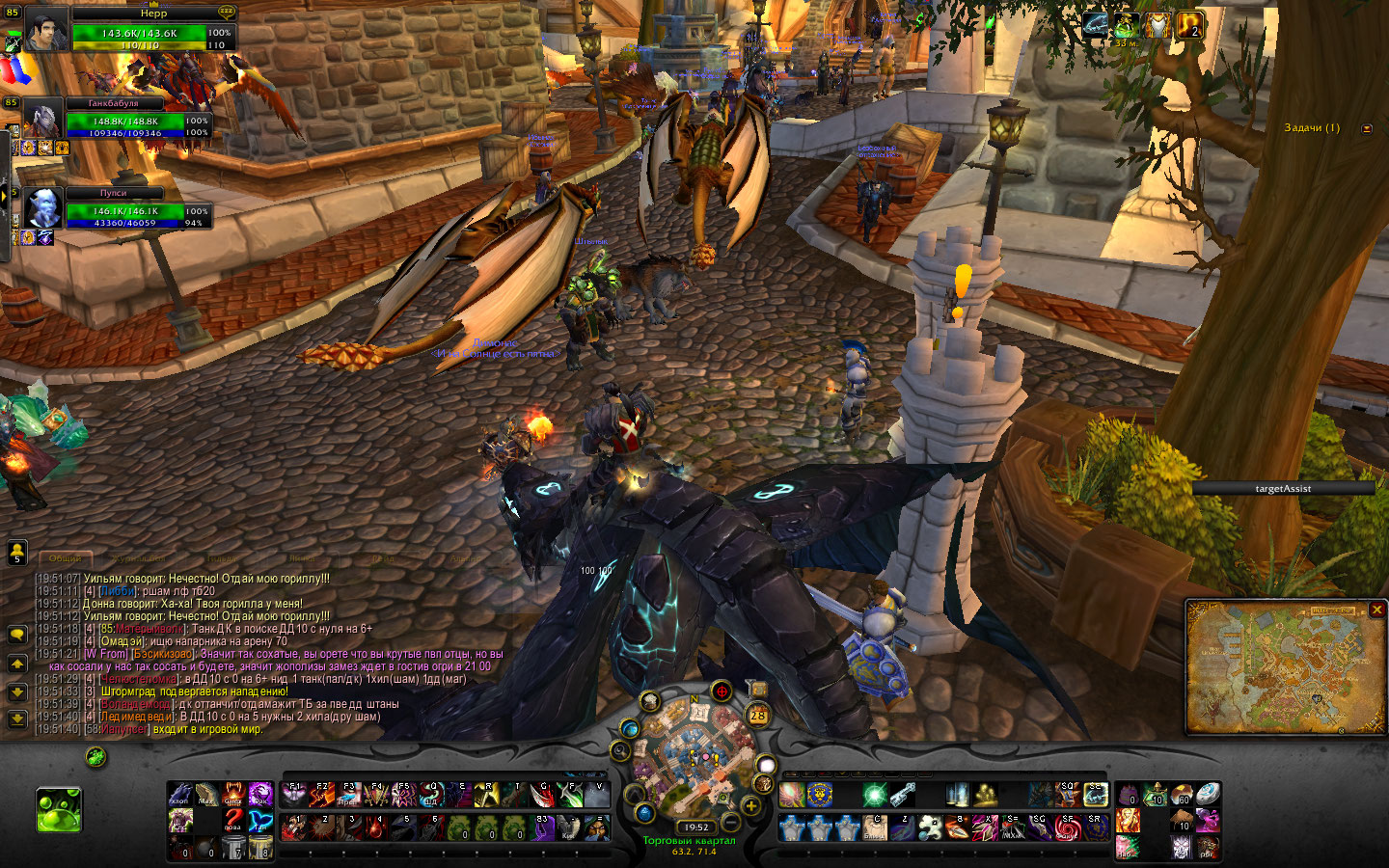Use the ability bound to F1
The height and width of the screenshot is (868, 1389).
coord(294,795)
